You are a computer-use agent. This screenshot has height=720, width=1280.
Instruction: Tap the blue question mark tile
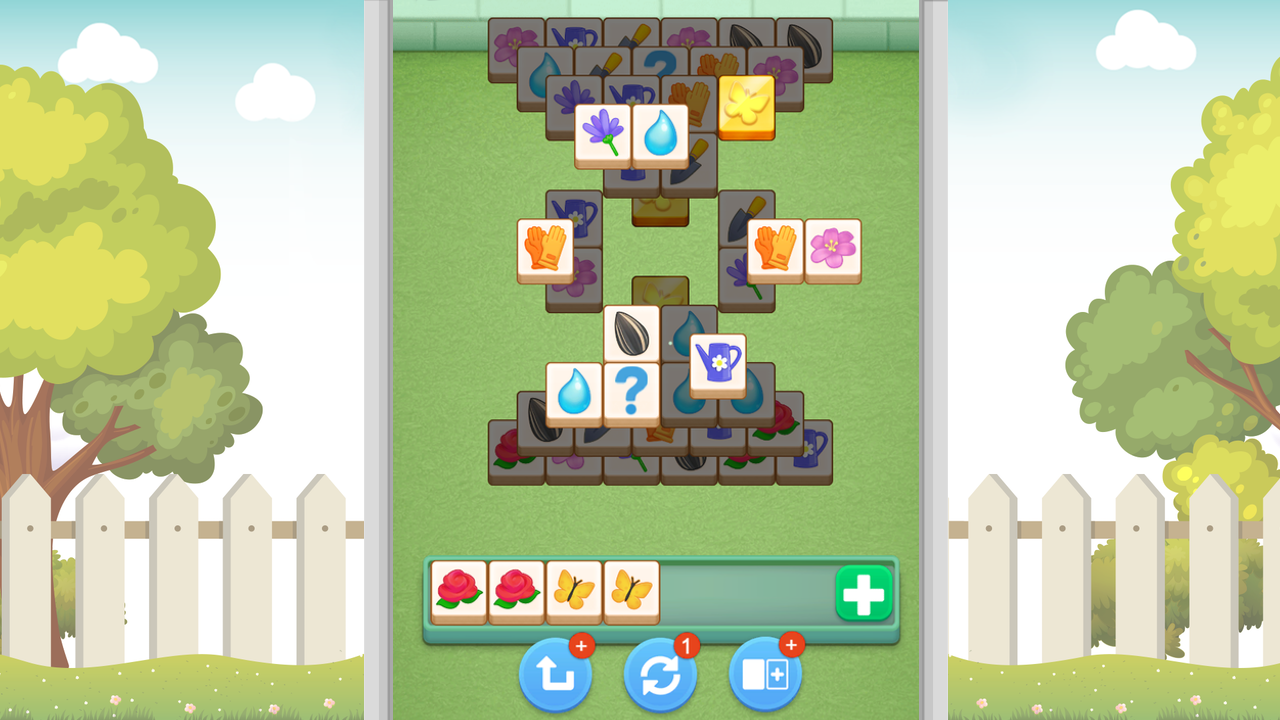(632, 392)
